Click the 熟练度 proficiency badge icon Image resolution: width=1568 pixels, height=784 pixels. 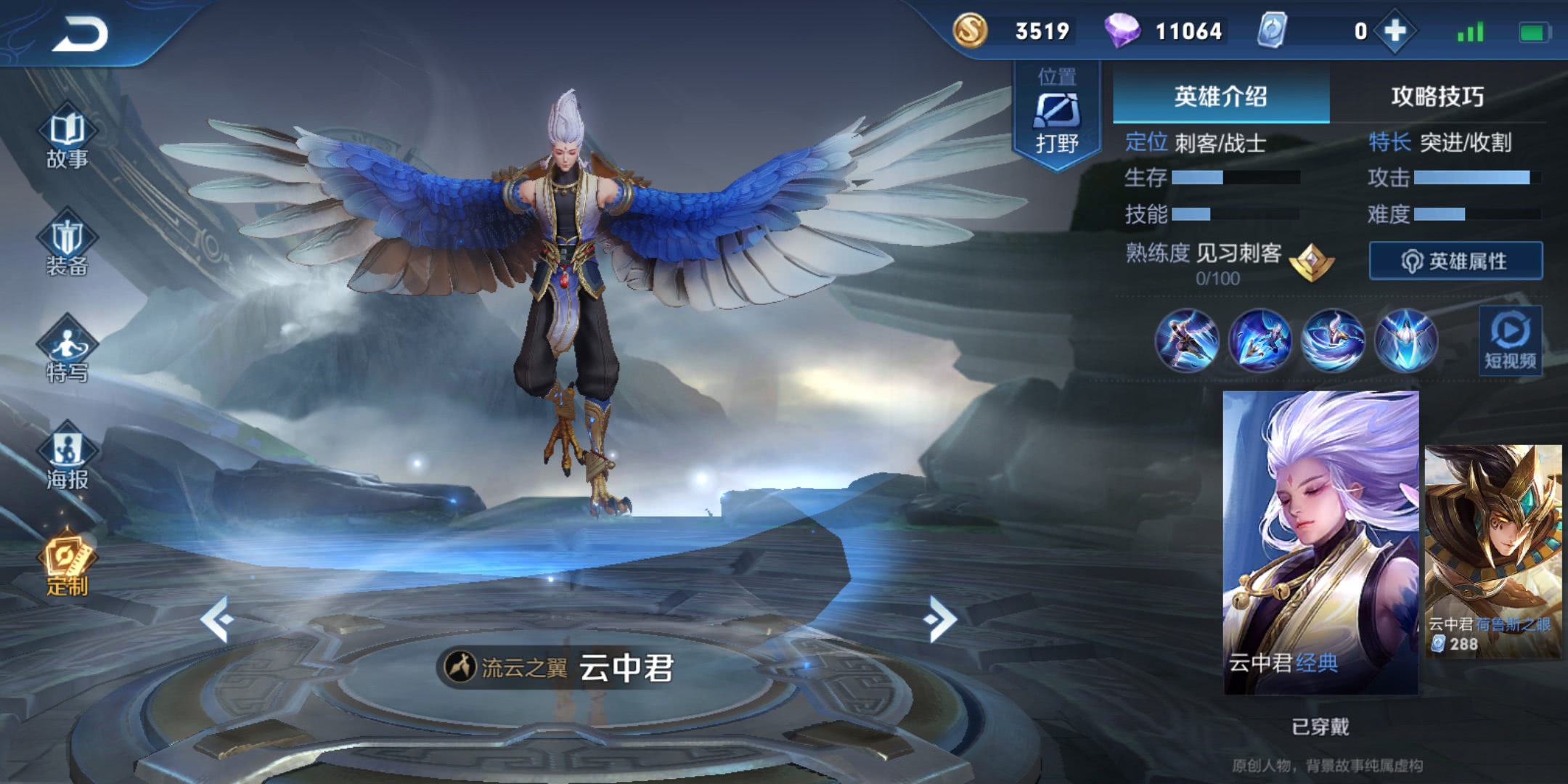point(1312,261)
